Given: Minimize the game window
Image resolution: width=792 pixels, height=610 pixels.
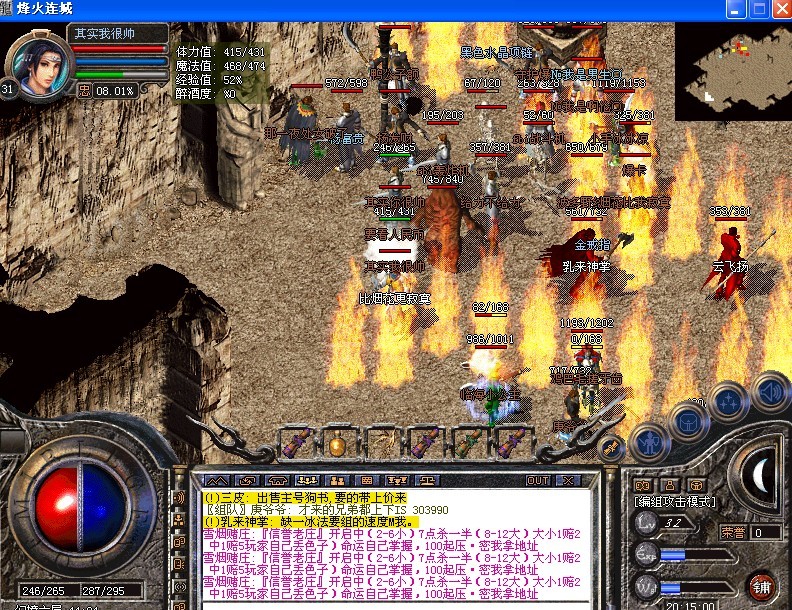Looking at the screenshot, I should click(736, 9).
